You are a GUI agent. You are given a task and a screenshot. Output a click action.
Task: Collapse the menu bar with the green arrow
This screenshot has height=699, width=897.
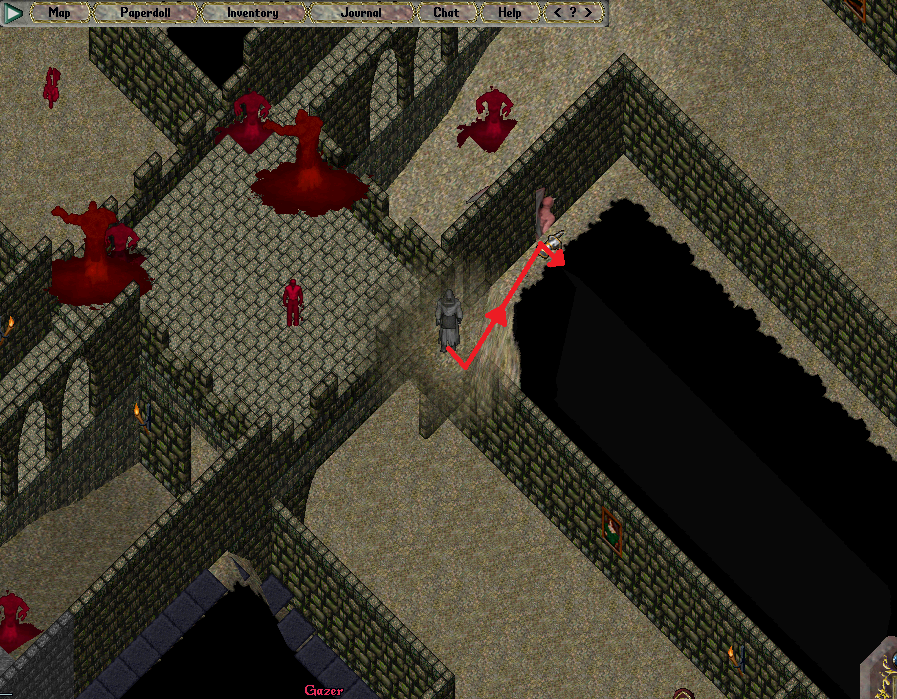click(14, 13)
